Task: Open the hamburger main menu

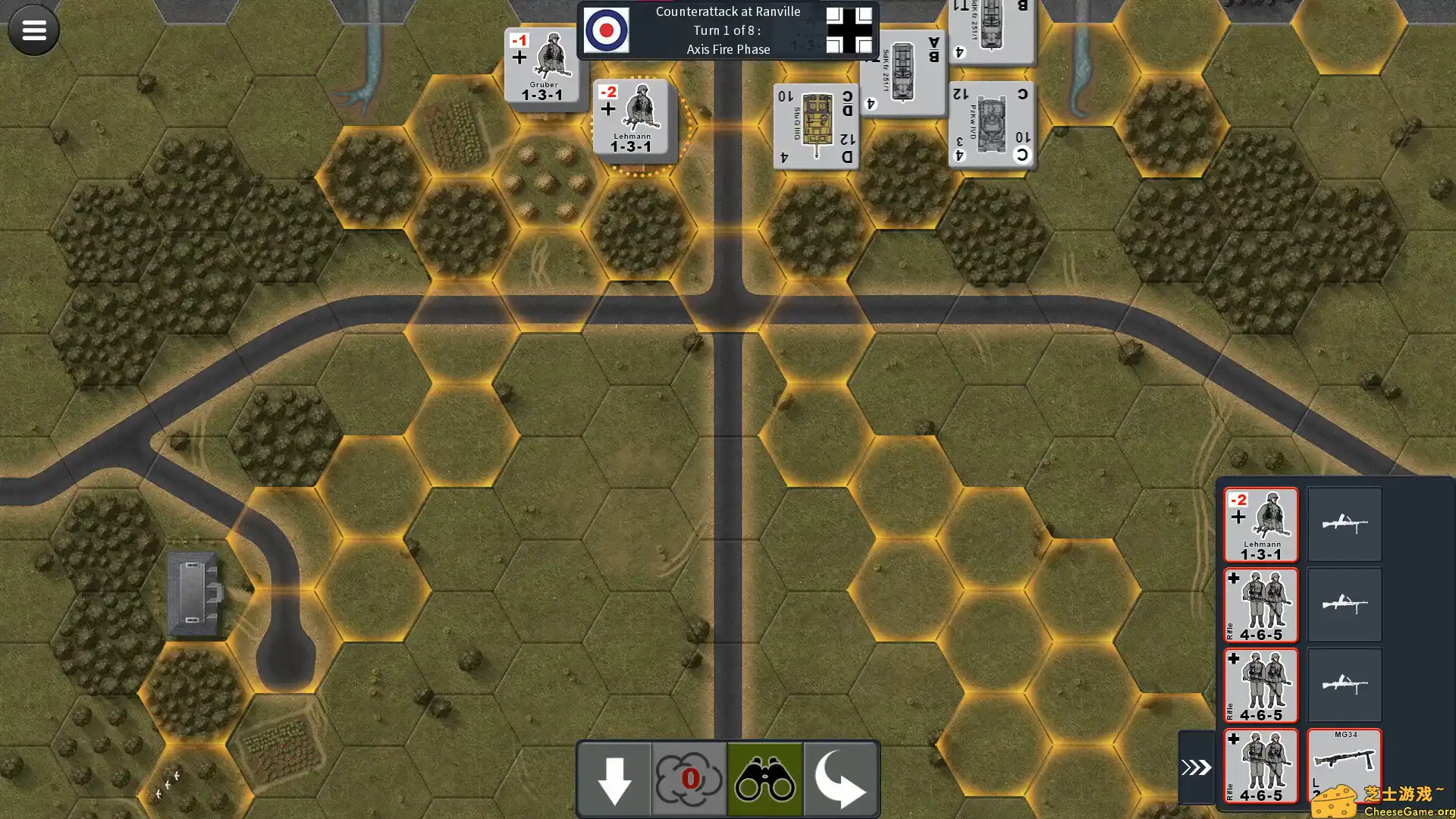Action: click(x=33, y=30)
